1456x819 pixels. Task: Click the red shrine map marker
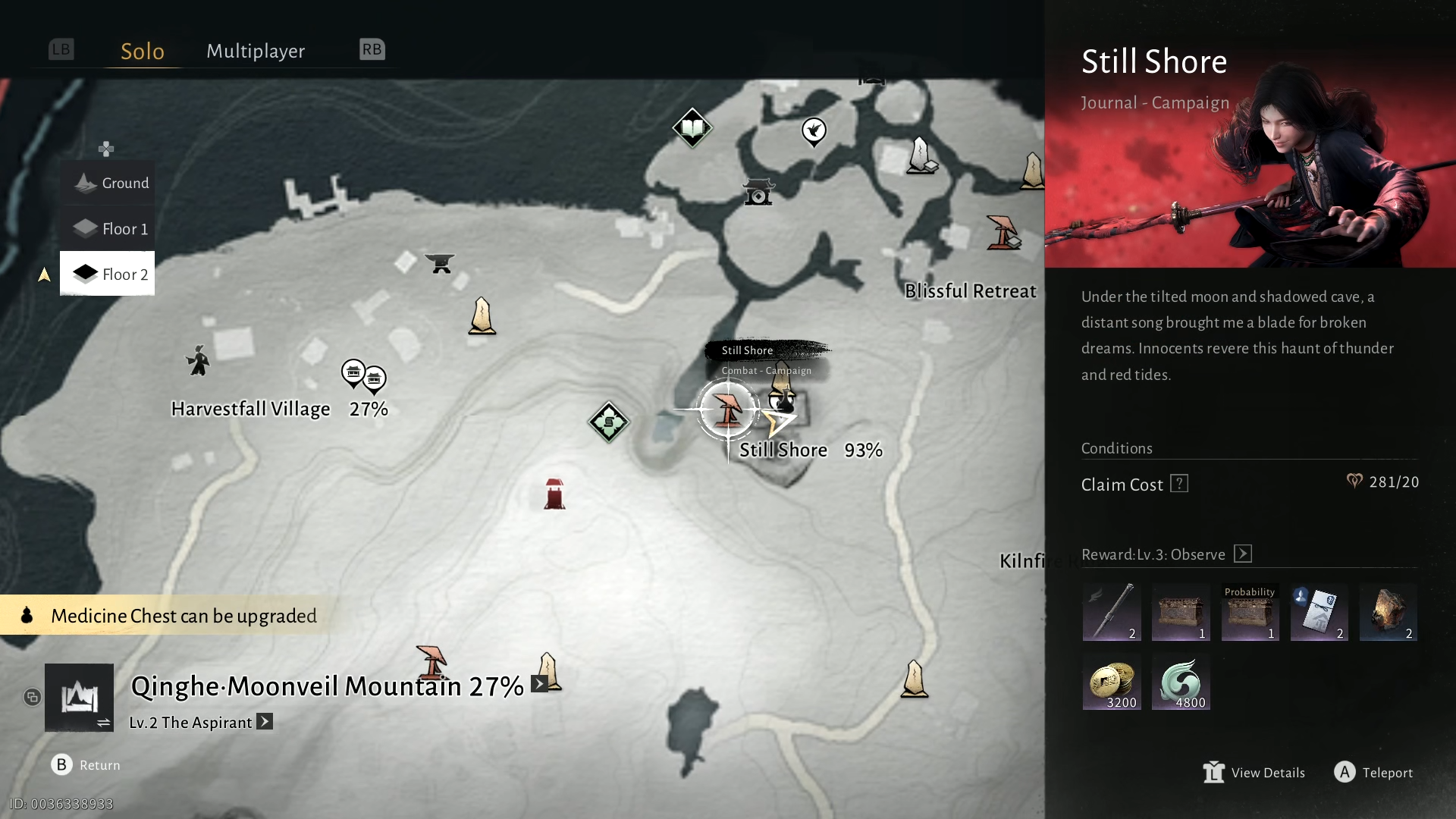pyautogui.click(x=554, y=494)
